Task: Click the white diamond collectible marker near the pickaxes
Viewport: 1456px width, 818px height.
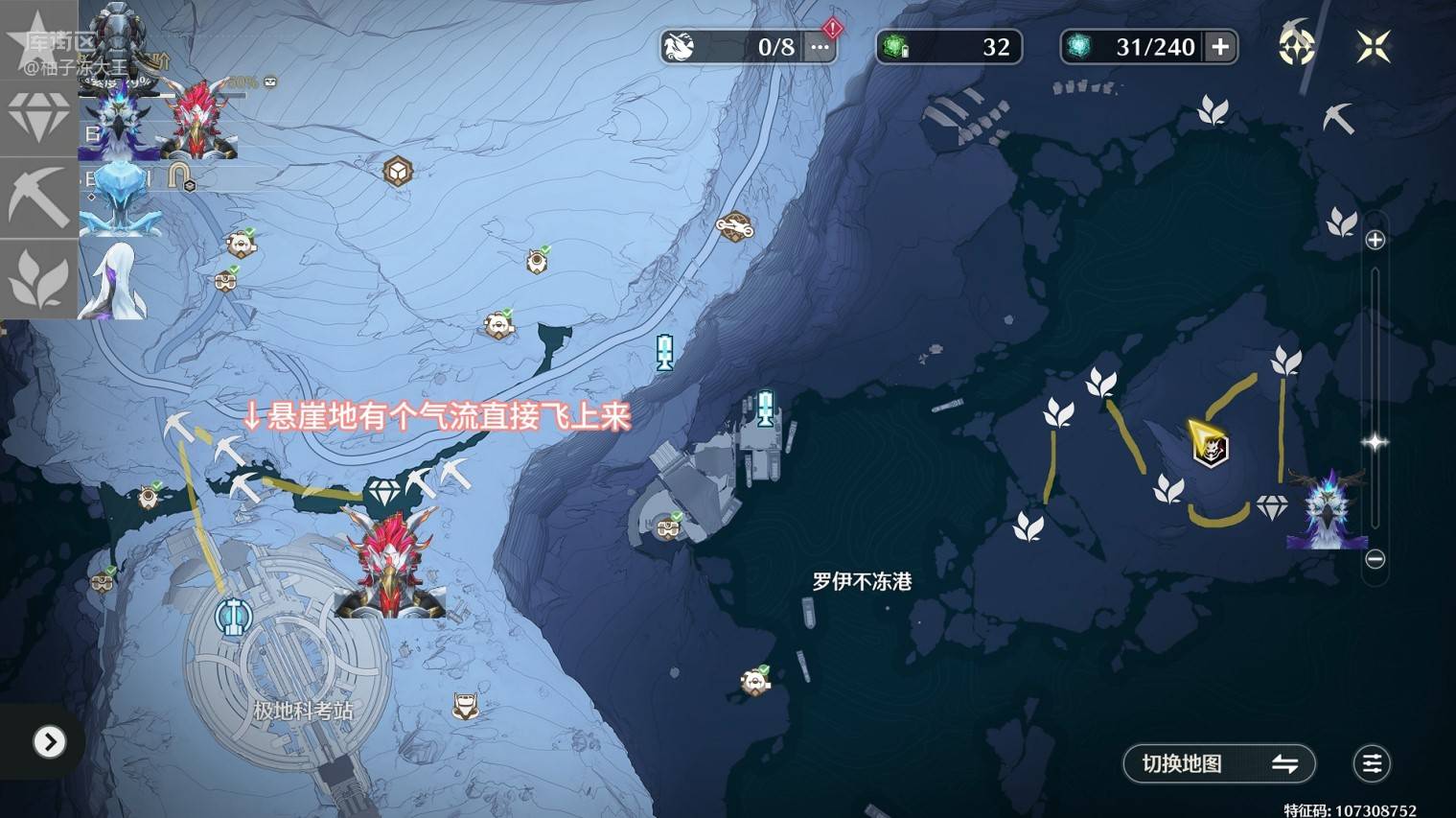Action: click(383, 489)
